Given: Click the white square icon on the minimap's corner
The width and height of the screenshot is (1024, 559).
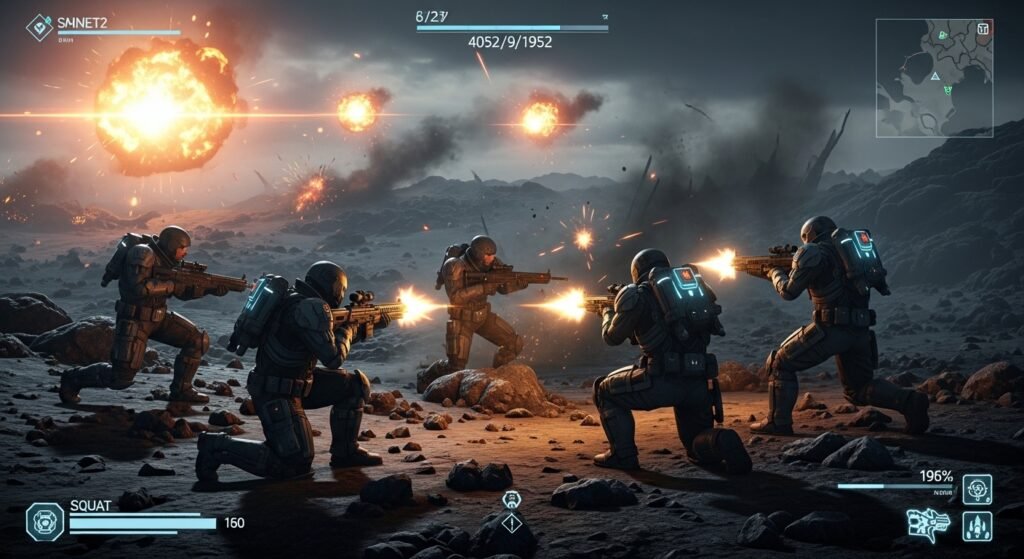Looking at the screenshot, I should pos(983,28).
